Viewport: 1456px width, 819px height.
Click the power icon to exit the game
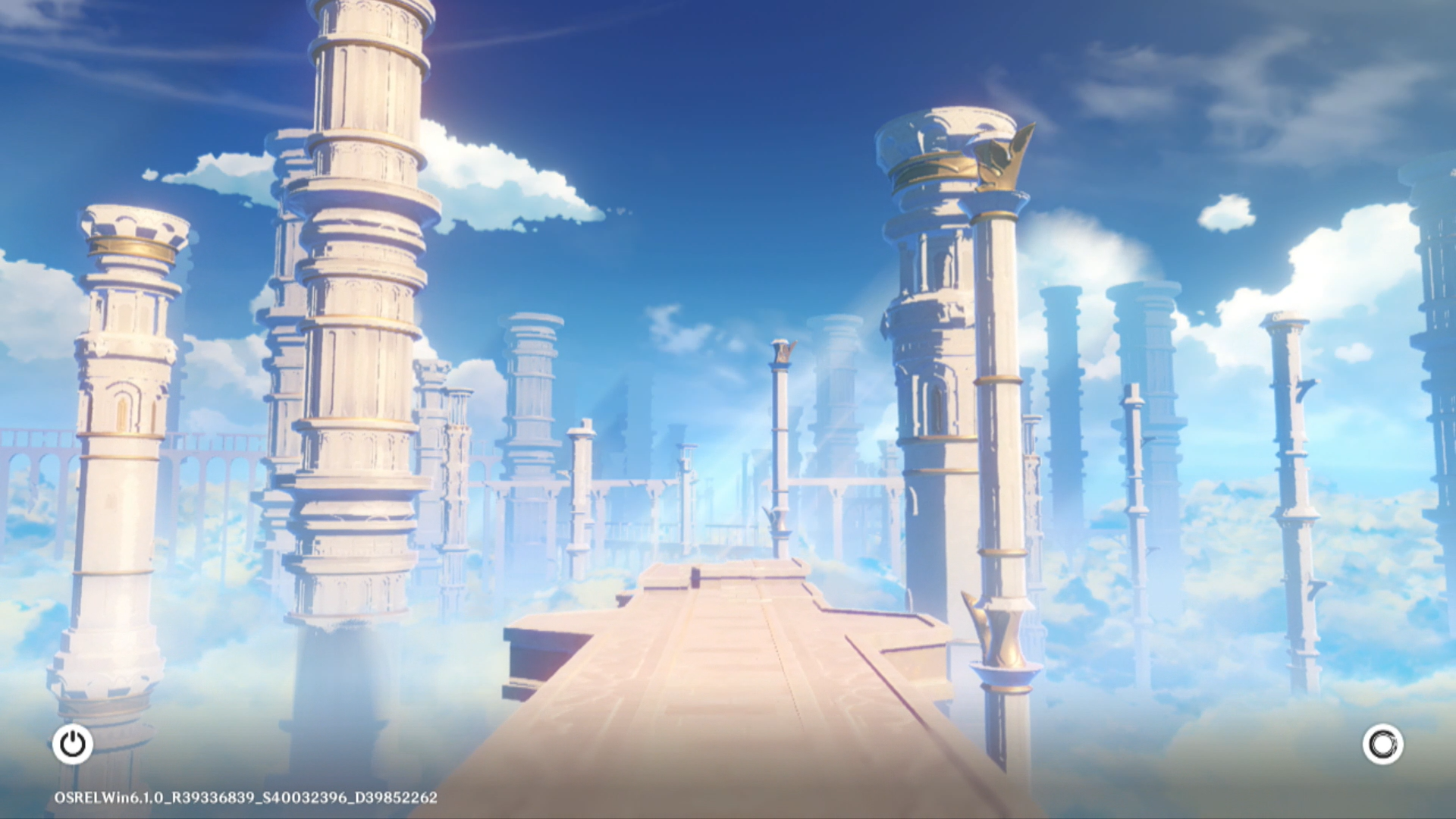(73, 744)
